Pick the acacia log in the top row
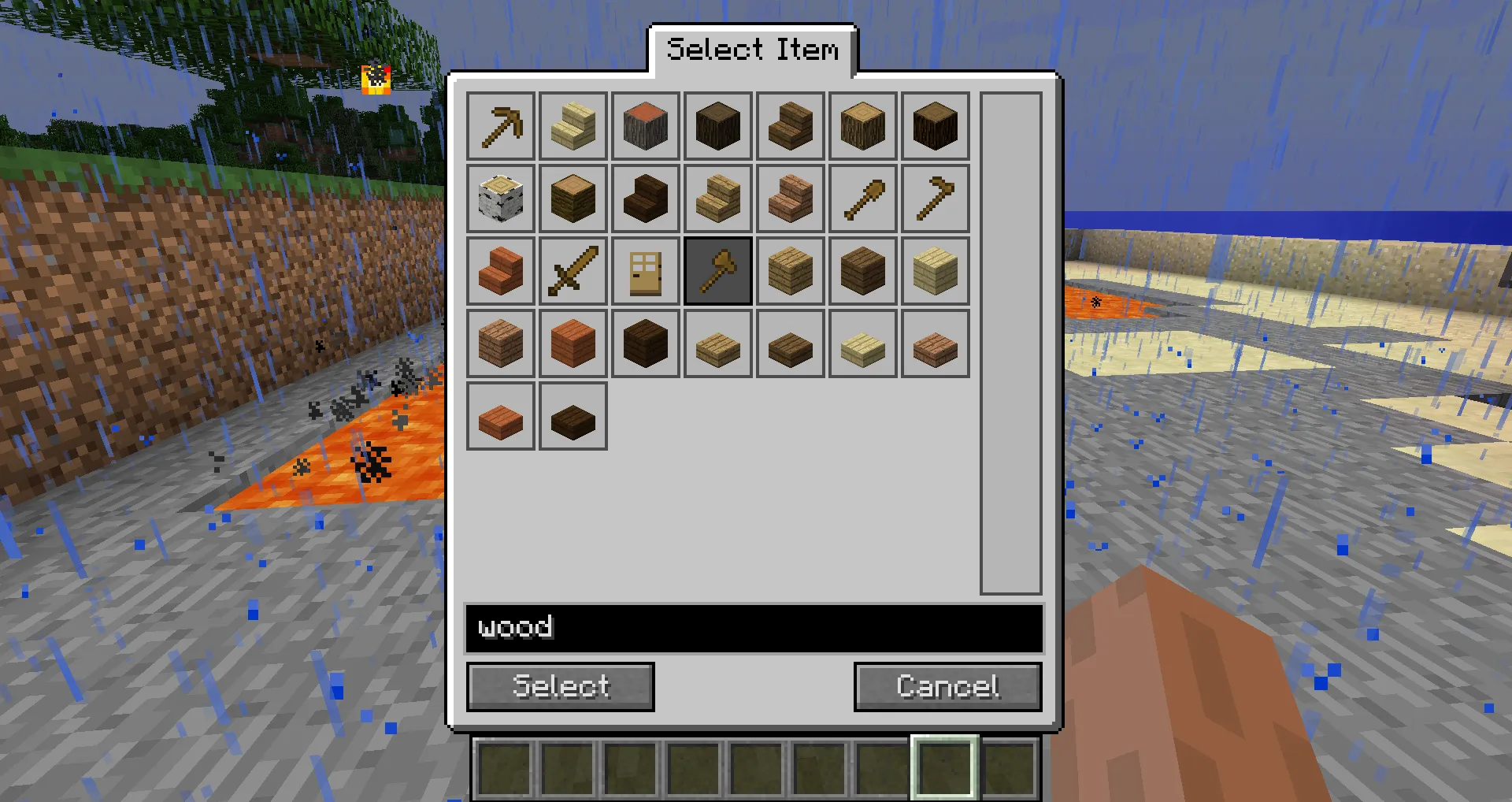Image resolution: width=1512 pixels, height=802 pixels. coord(646,126)
